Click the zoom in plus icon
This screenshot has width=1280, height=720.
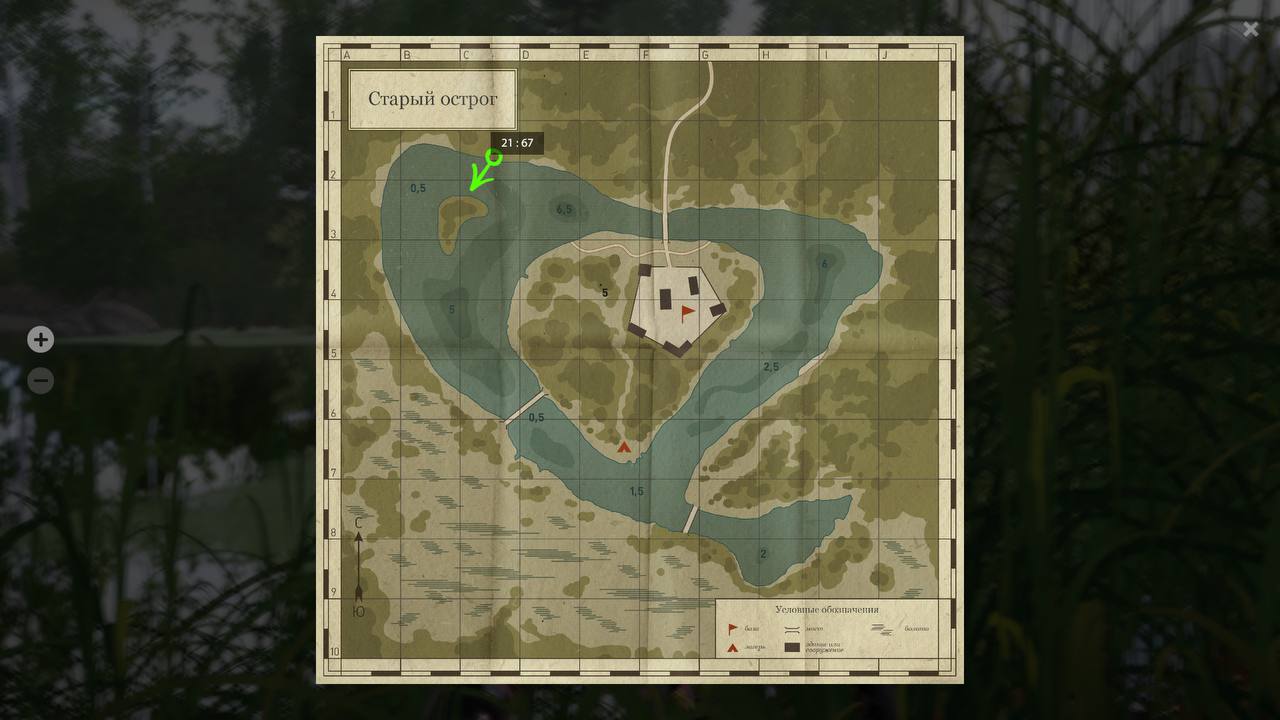pyautogui.click(x=40, y=339)
